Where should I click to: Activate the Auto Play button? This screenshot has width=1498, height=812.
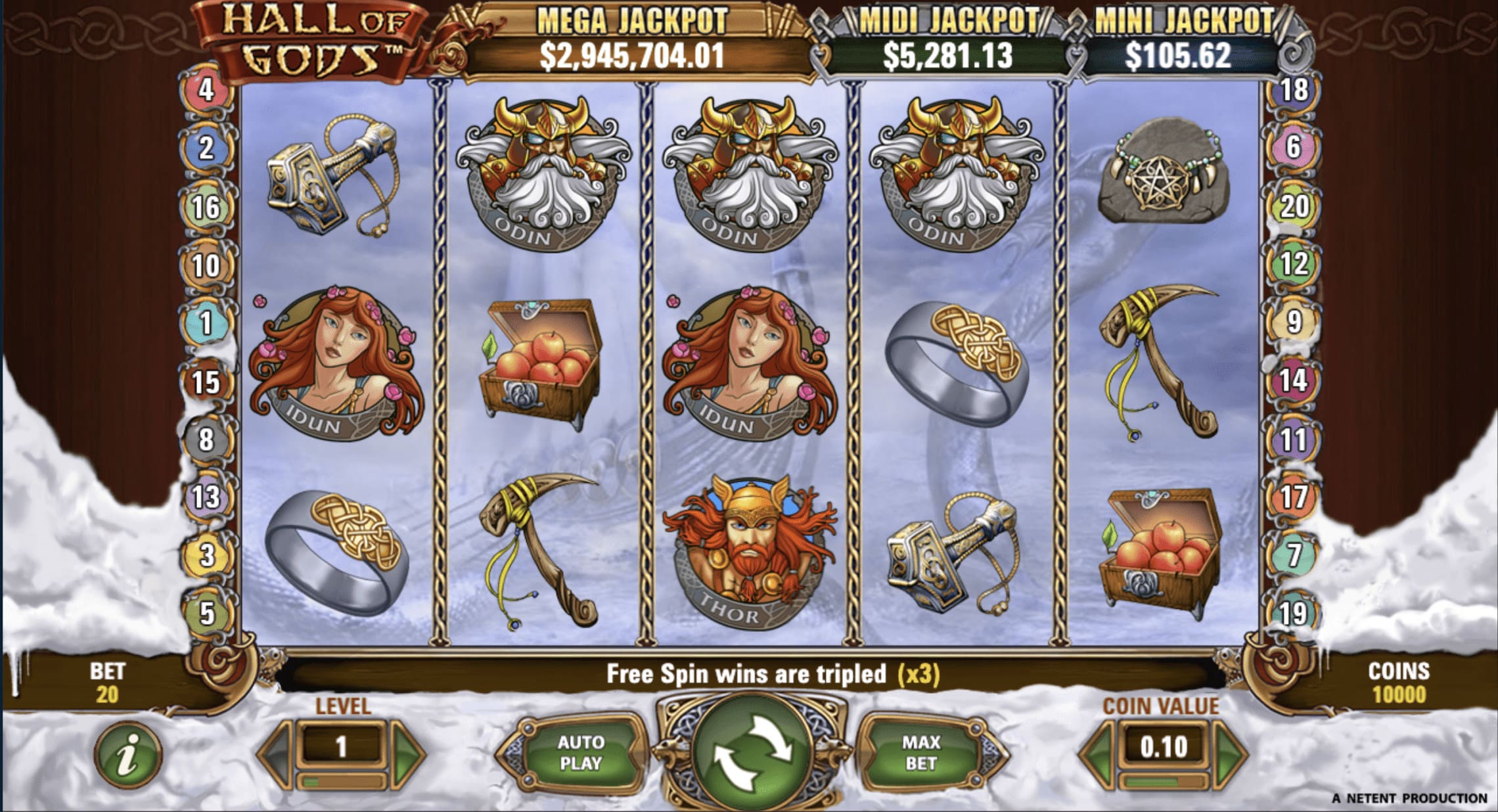coord(580,752)
